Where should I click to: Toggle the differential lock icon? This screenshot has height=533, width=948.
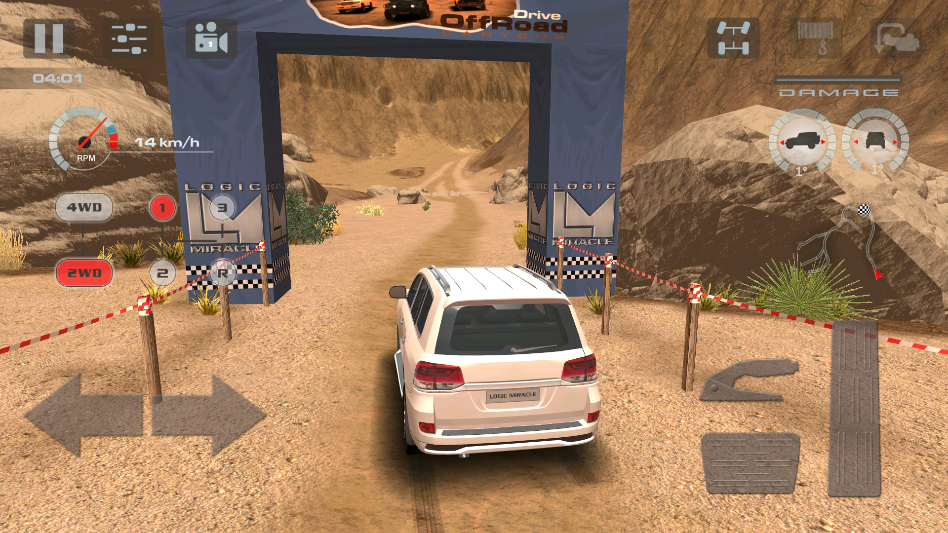tap(734, 38)
